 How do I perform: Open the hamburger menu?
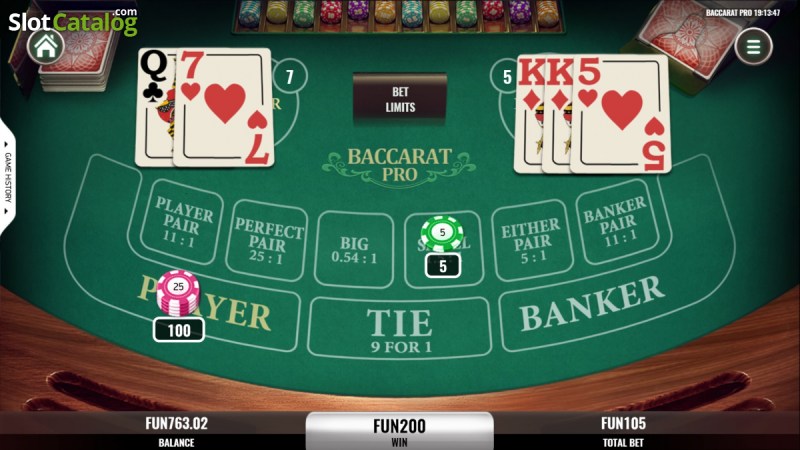(753, 45)
